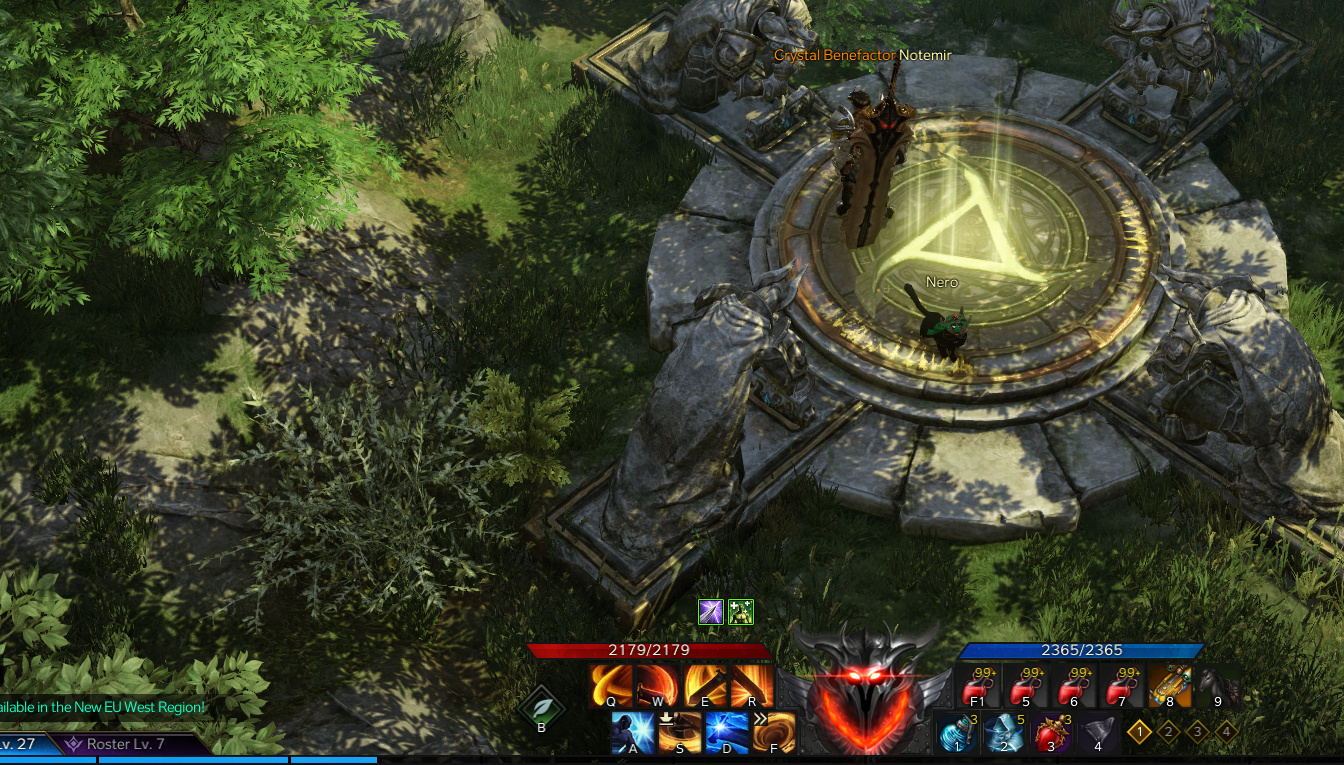Open the Roster Lv. 7 panel
This screenshot has height=765, width=1344.
[125, 744]
